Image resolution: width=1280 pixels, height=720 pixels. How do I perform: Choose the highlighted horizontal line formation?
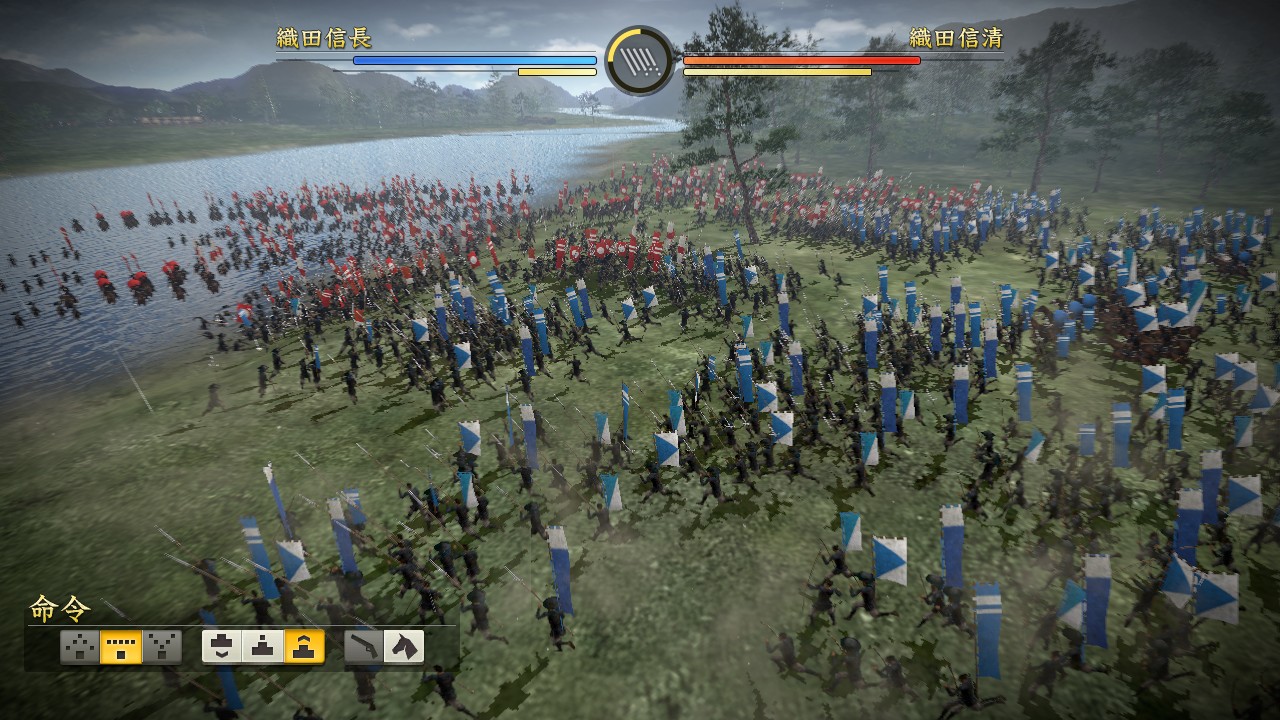point(121,647)
